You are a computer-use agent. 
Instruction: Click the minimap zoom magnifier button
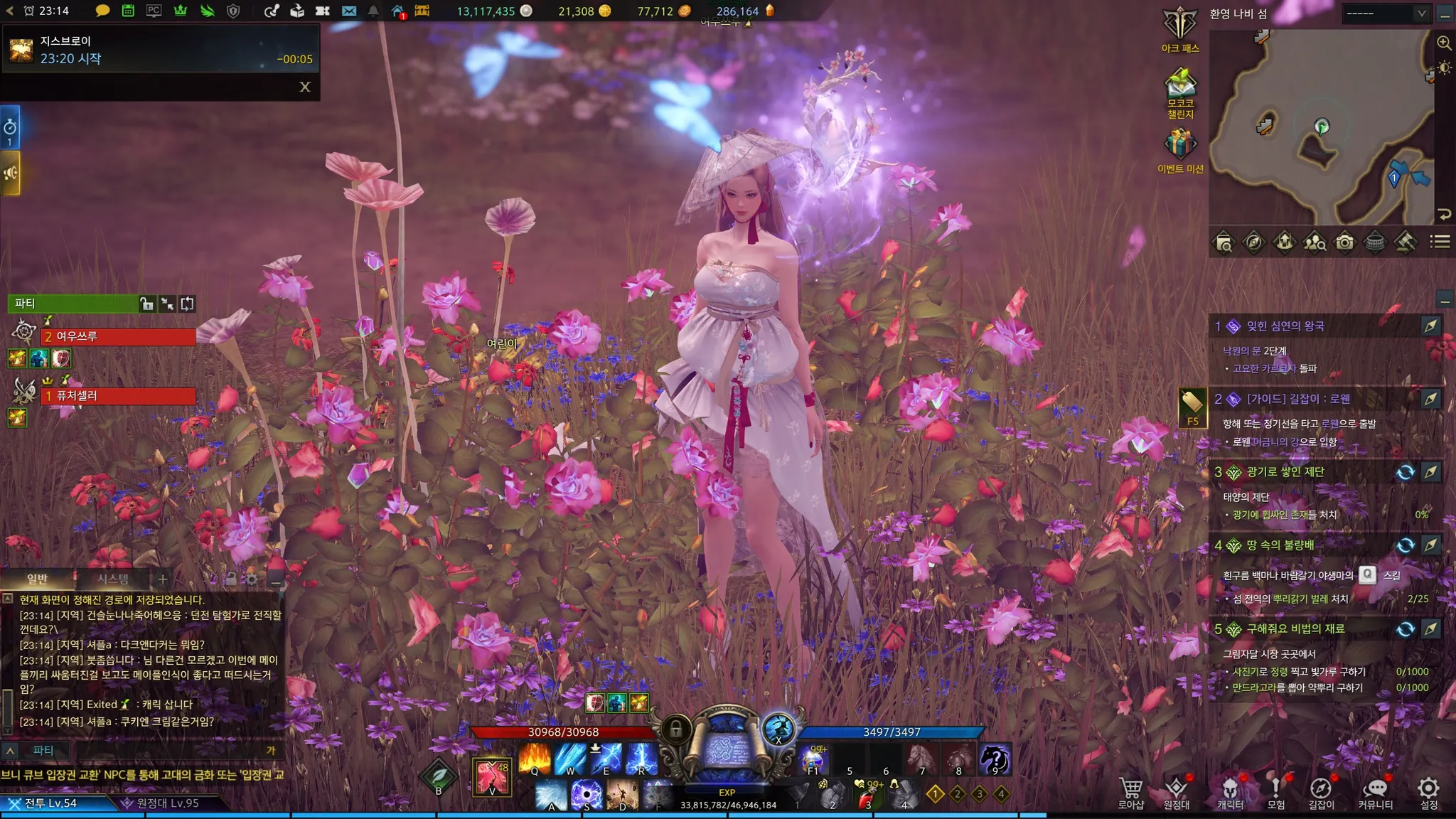click(x=1444, y=43)
